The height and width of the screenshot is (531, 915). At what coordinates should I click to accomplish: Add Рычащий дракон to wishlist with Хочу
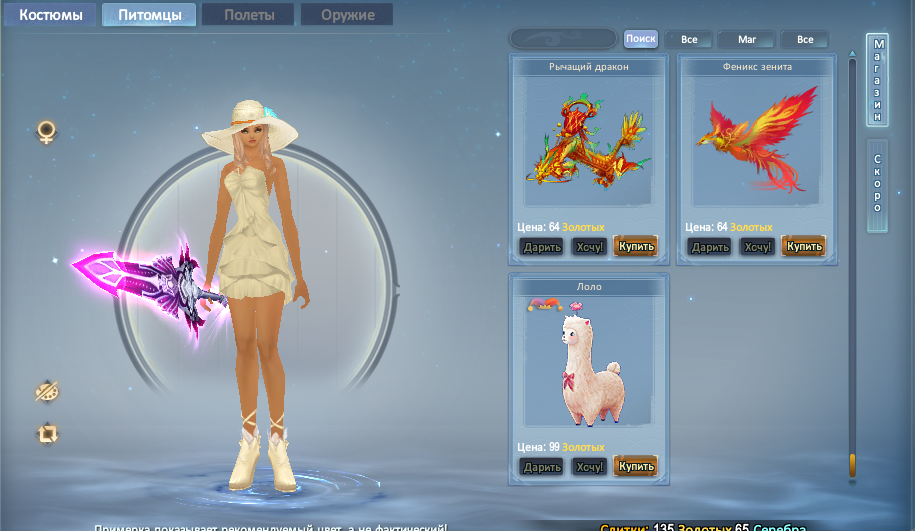coord(590,246)
